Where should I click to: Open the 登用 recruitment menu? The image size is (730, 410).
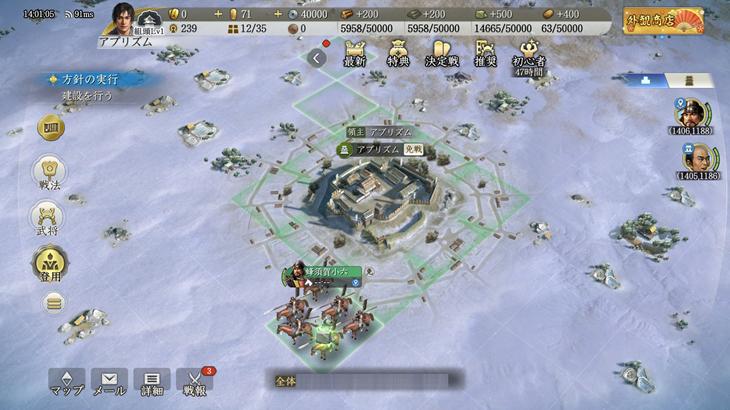[x=47, y=263]
